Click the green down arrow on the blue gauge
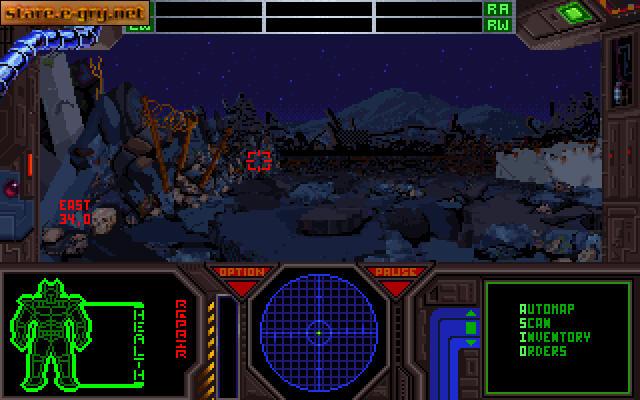 pyautogui.click(x=471, y=343)
